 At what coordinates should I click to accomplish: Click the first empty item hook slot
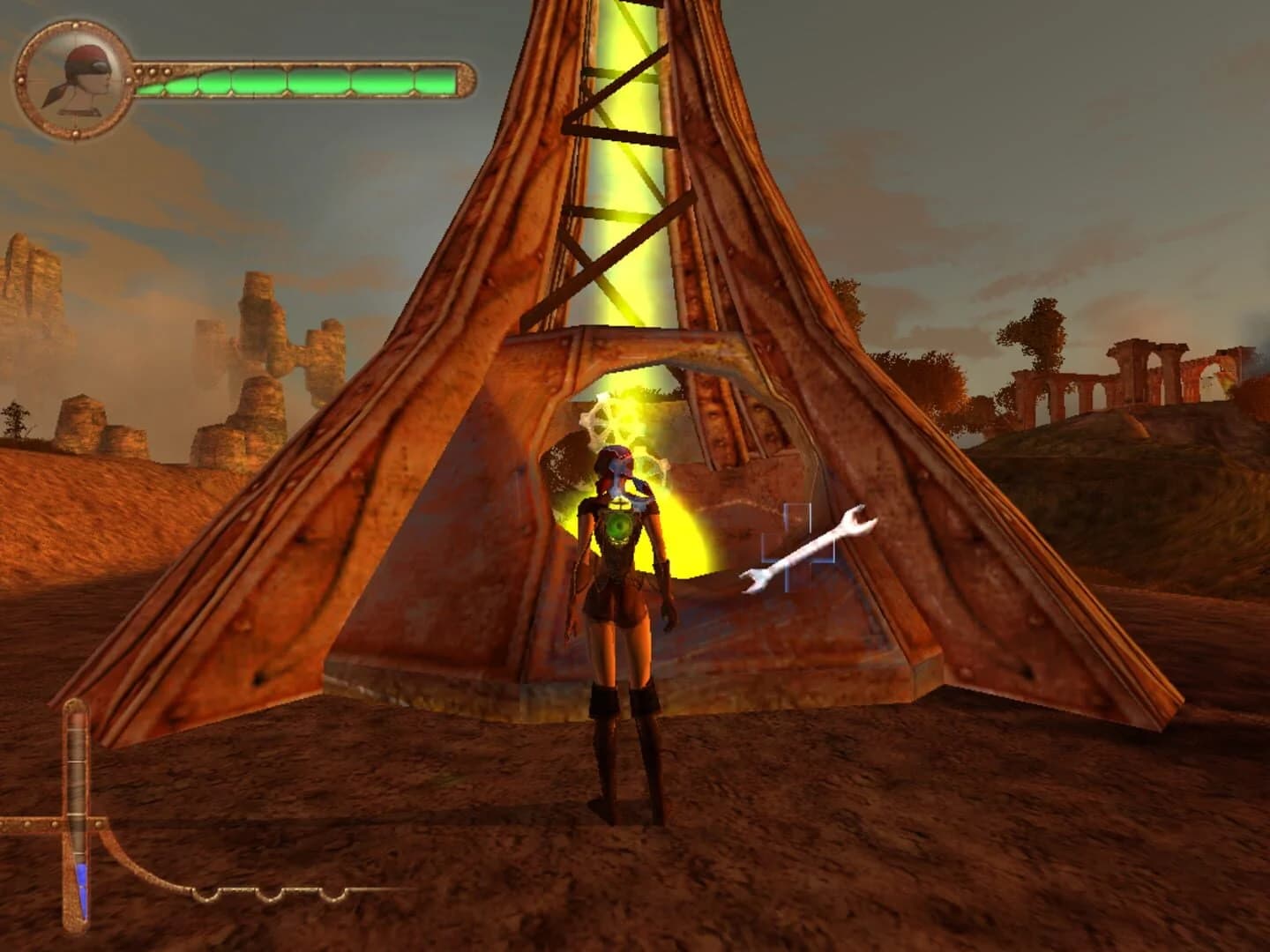(205, 895)
